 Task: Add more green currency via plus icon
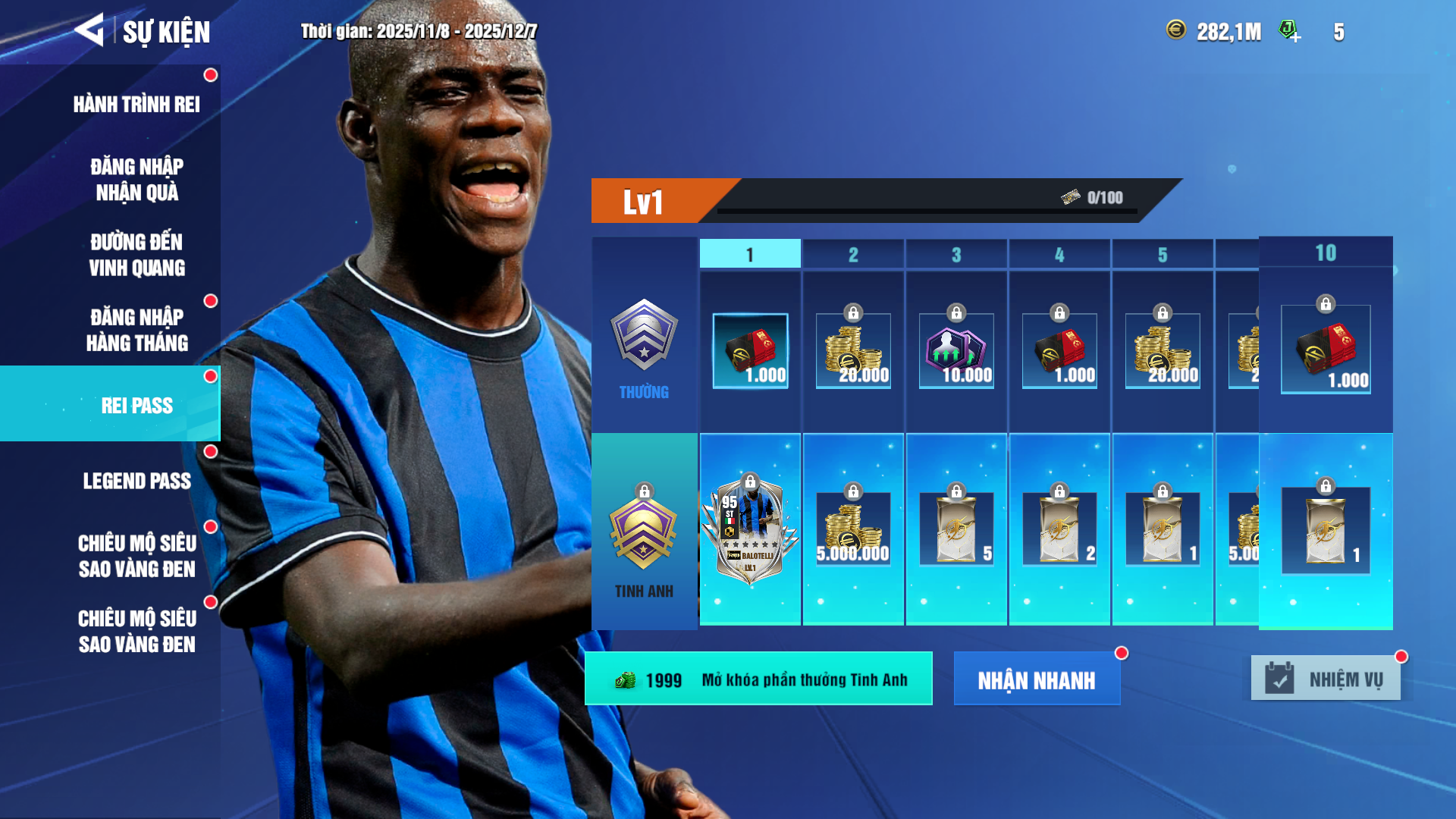click(x=1289, y=31)
